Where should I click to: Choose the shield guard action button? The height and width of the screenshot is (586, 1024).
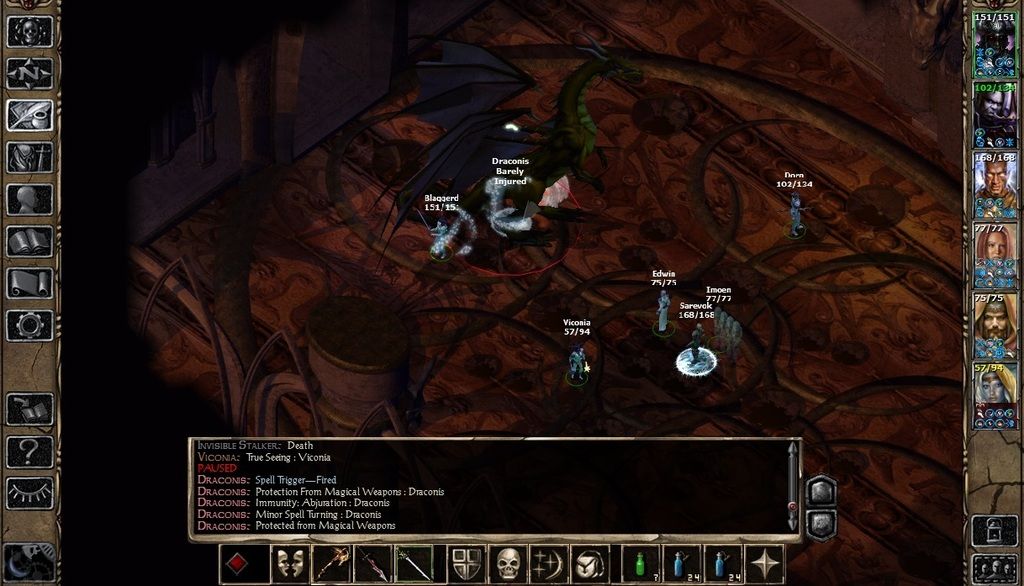466,564
